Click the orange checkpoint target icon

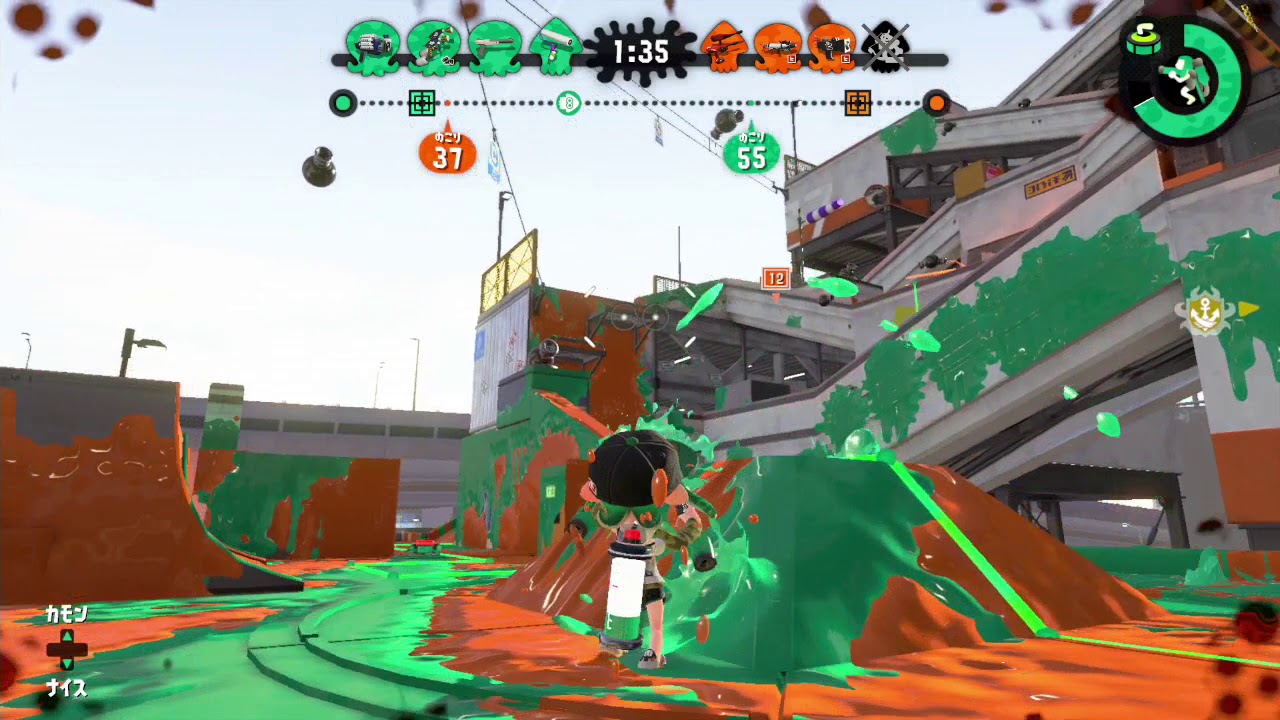tap(860, 101)
